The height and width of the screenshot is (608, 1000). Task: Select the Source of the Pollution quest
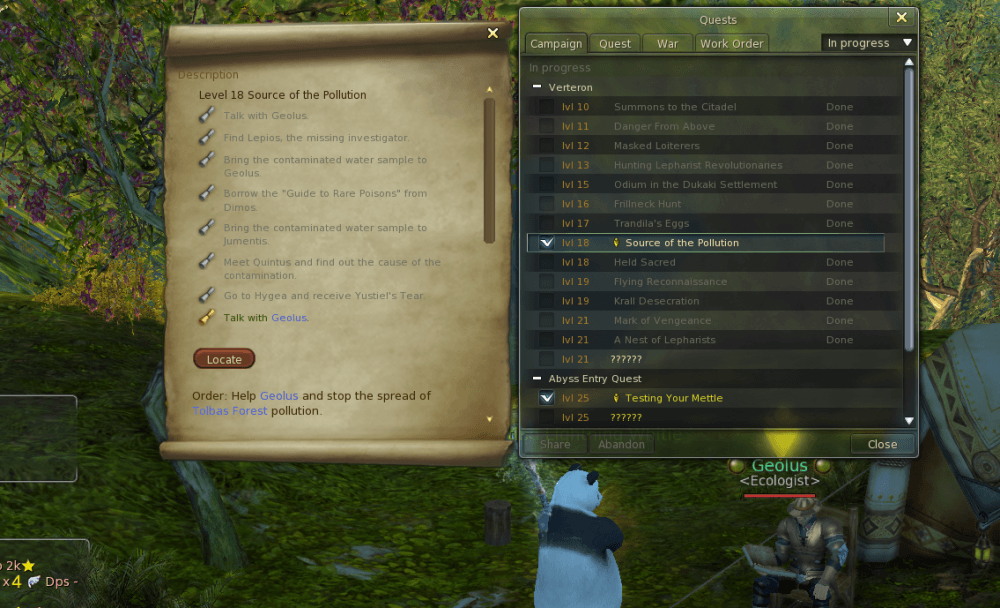pos(682,243)
